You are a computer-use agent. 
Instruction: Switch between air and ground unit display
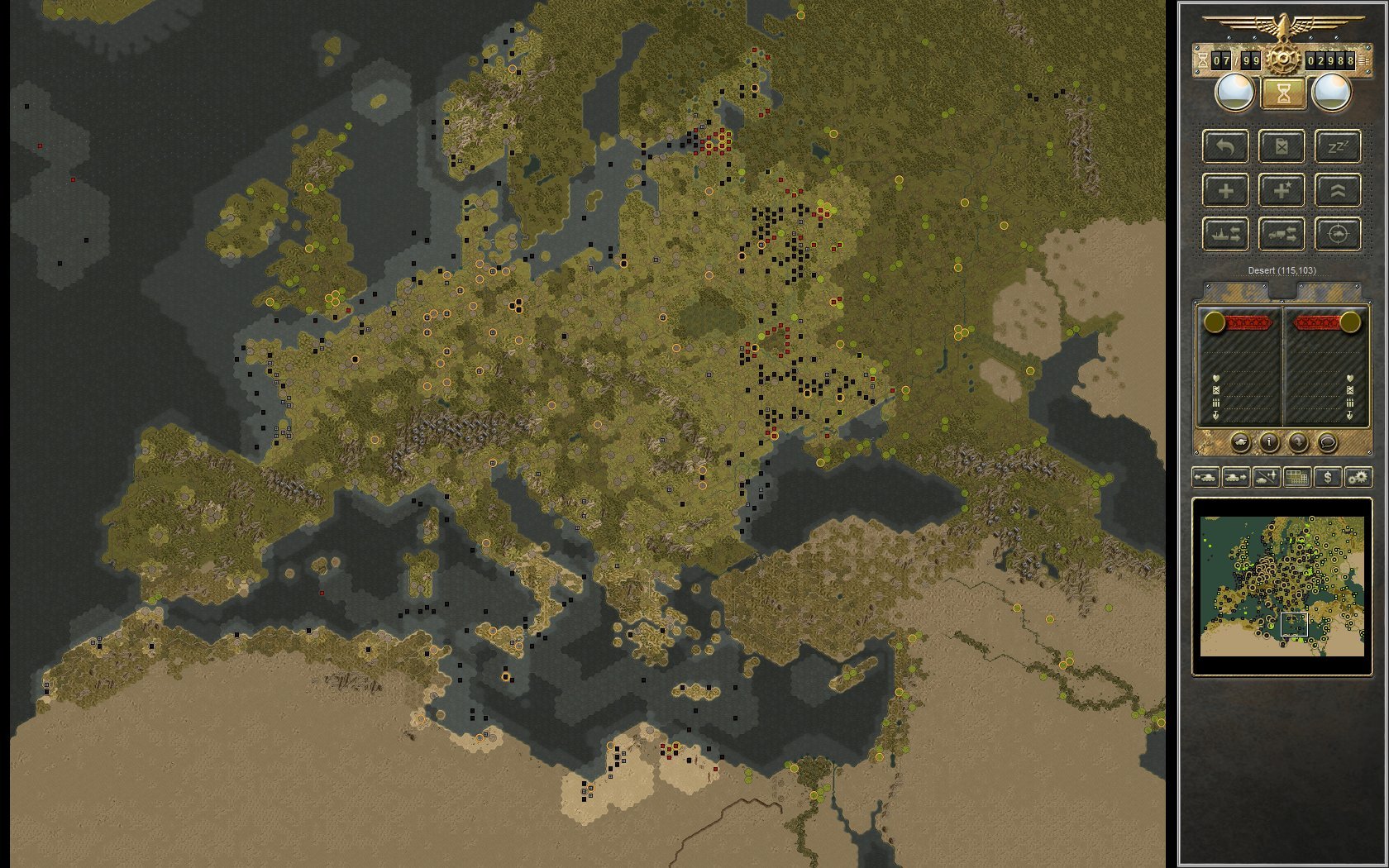click(1265, 478)
